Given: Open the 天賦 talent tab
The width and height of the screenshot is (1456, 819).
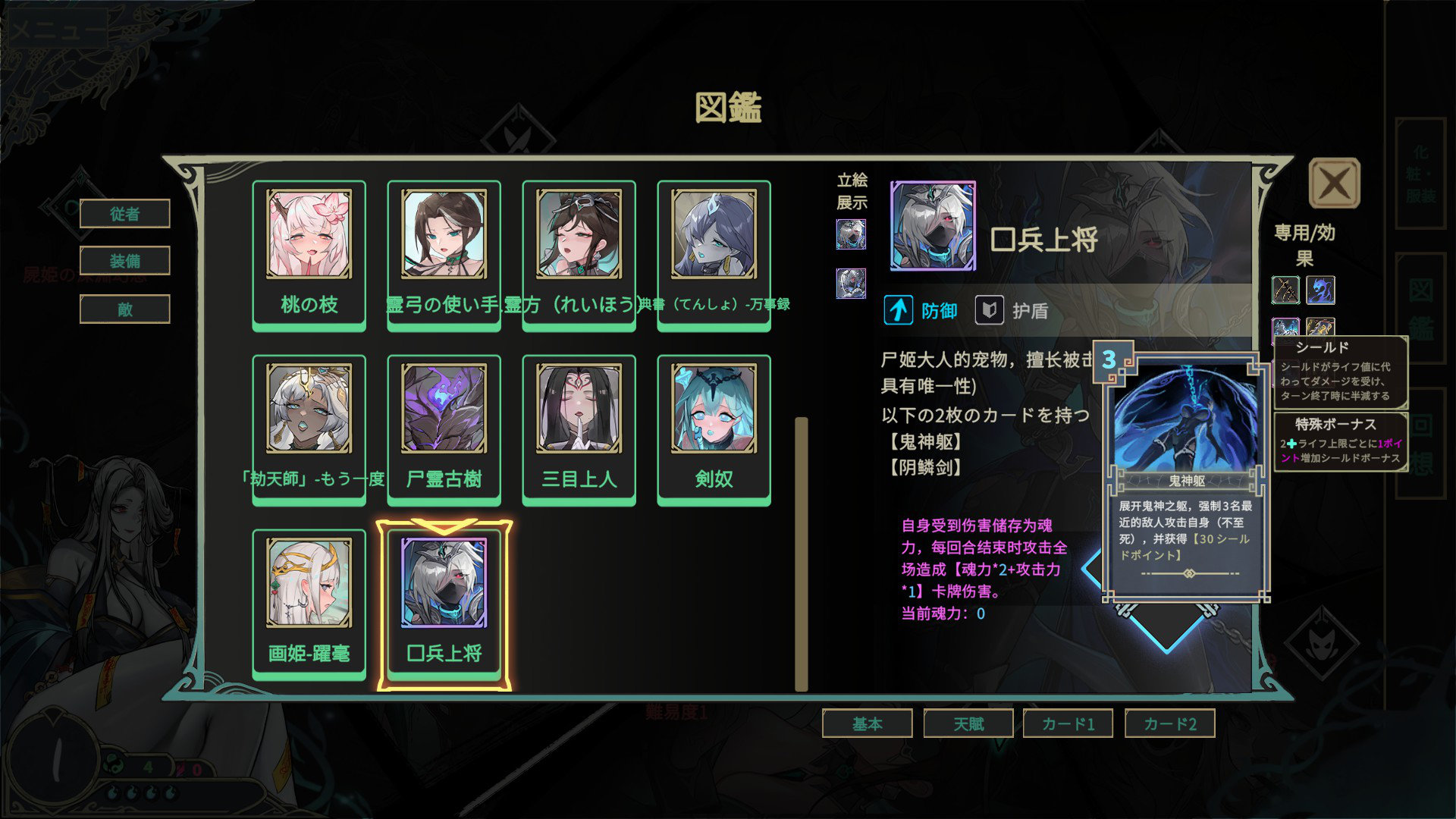Looking at the screenshot, I should (968, 723).
